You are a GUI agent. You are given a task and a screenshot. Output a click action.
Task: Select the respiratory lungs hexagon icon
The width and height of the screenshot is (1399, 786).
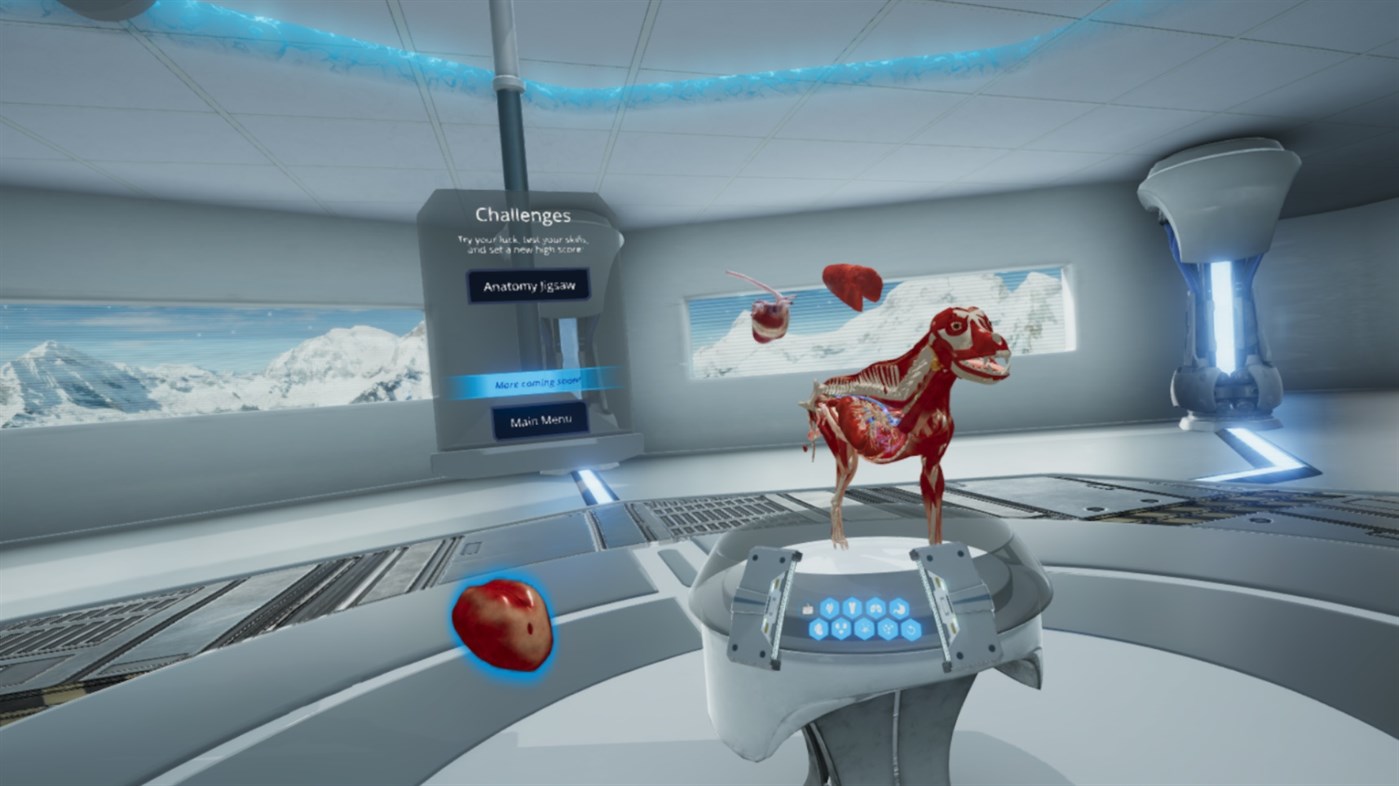876,608
